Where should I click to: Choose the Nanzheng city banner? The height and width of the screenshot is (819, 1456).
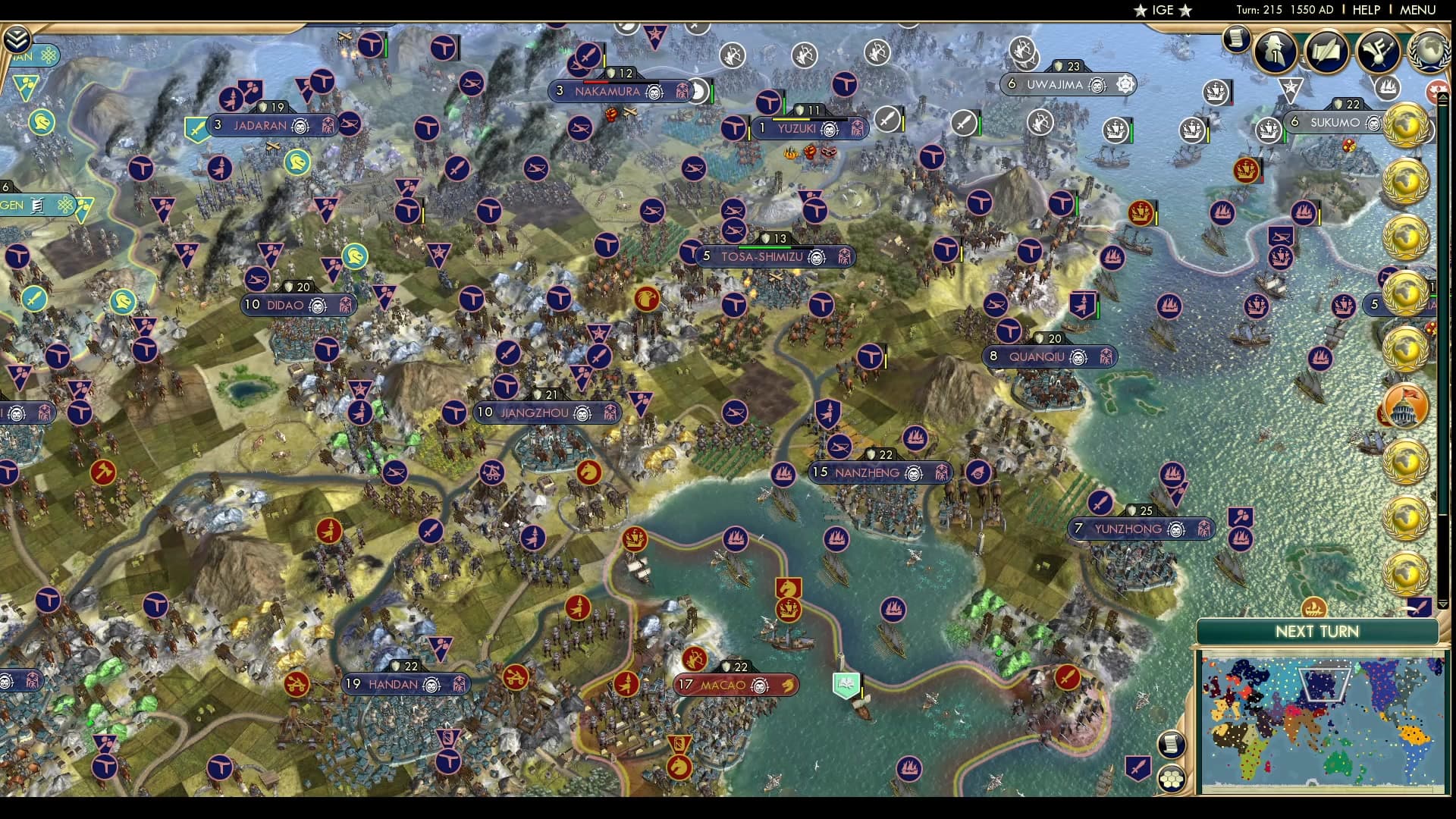[x=879, y=472]
